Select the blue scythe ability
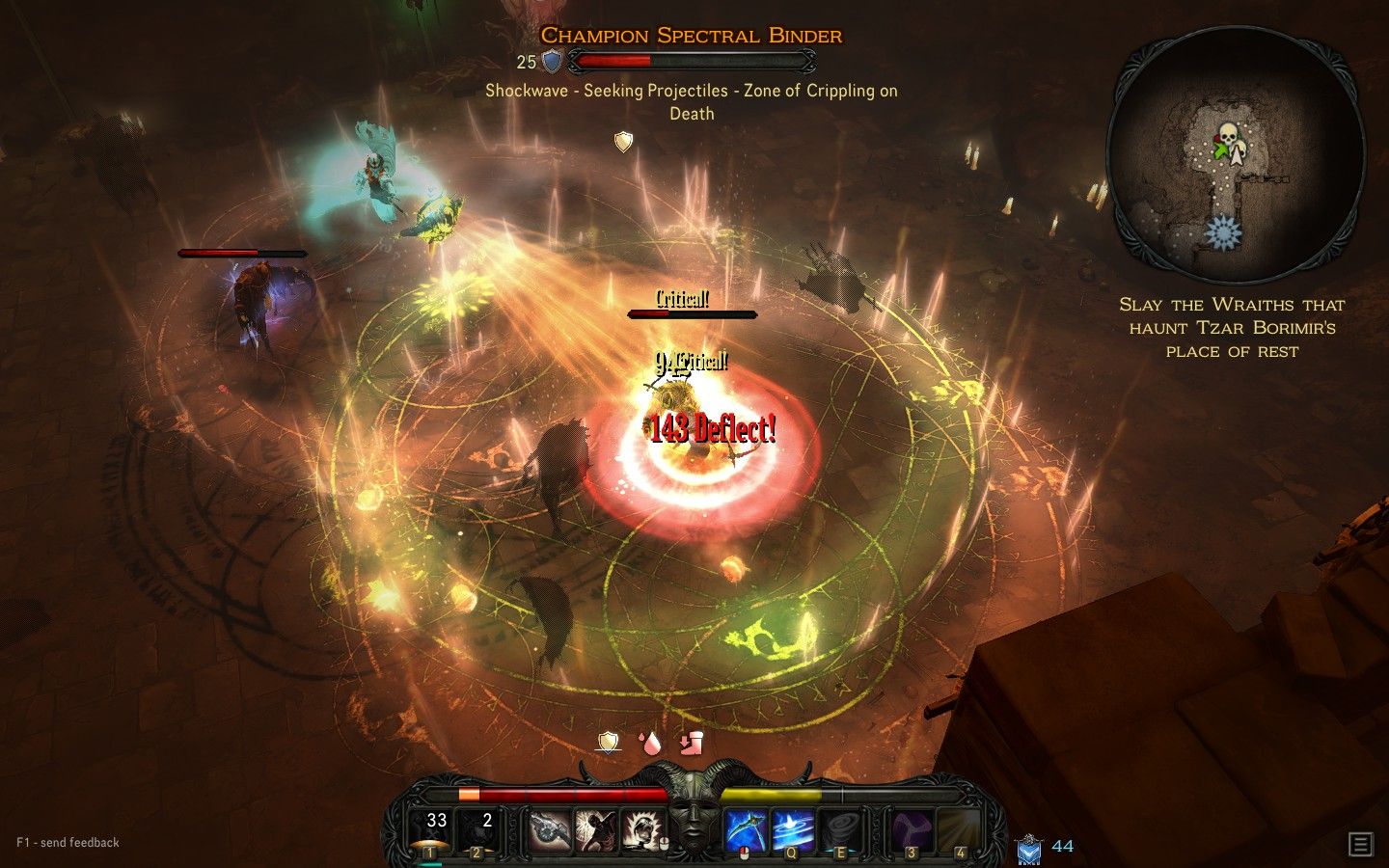 pos(745,830)
